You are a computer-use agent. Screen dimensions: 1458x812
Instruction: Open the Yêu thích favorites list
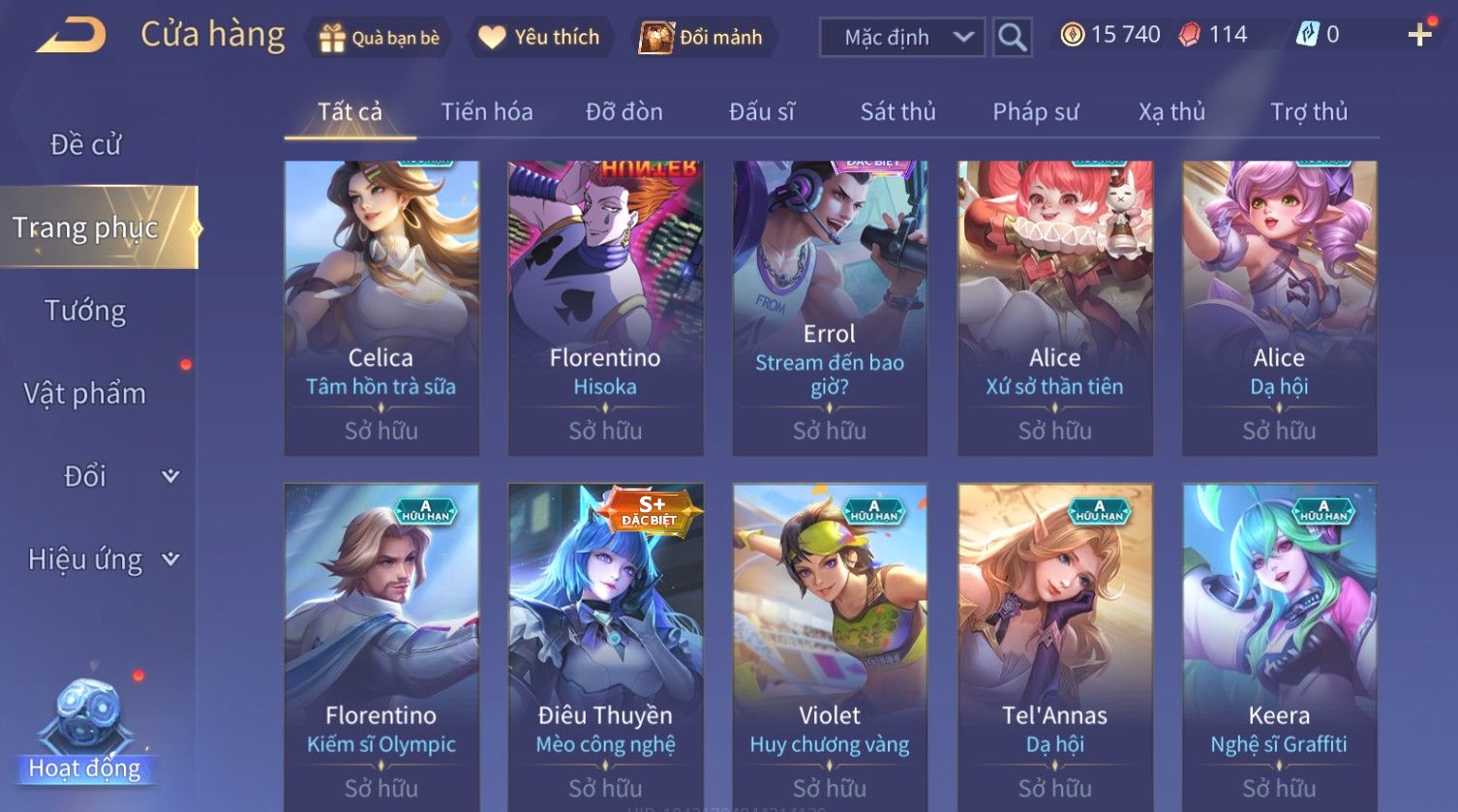click(x=540, y=38)
